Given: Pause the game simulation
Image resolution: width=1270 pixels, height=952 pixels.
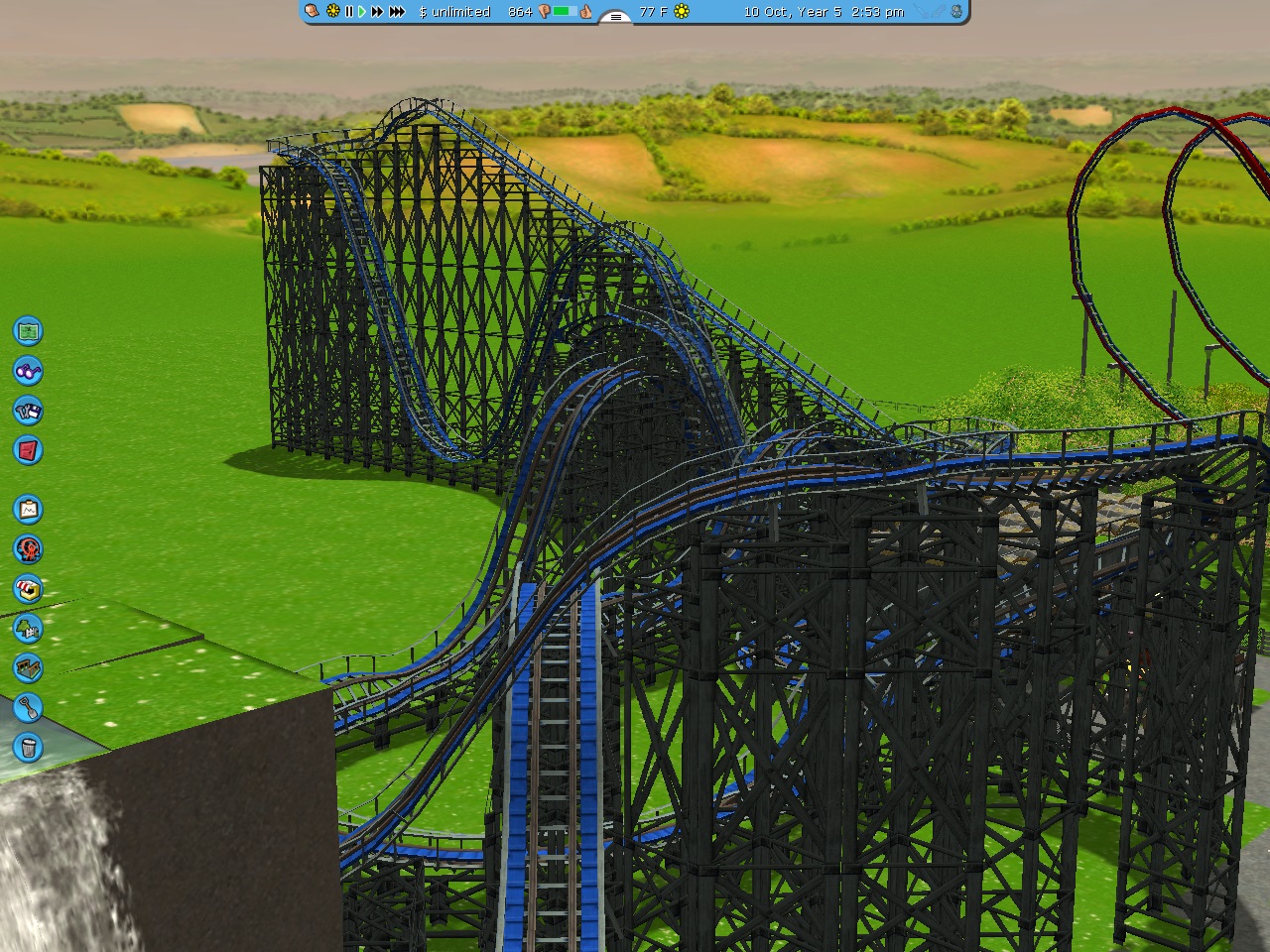Looking at the screenshot, I should click(x=348, y=12).
